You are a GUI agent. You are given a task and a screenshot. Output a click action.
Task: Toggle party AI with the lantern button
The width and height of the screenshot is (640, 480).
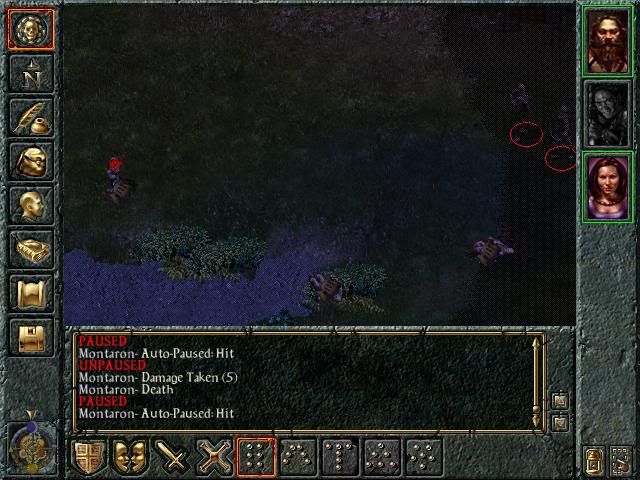point(594,460)
